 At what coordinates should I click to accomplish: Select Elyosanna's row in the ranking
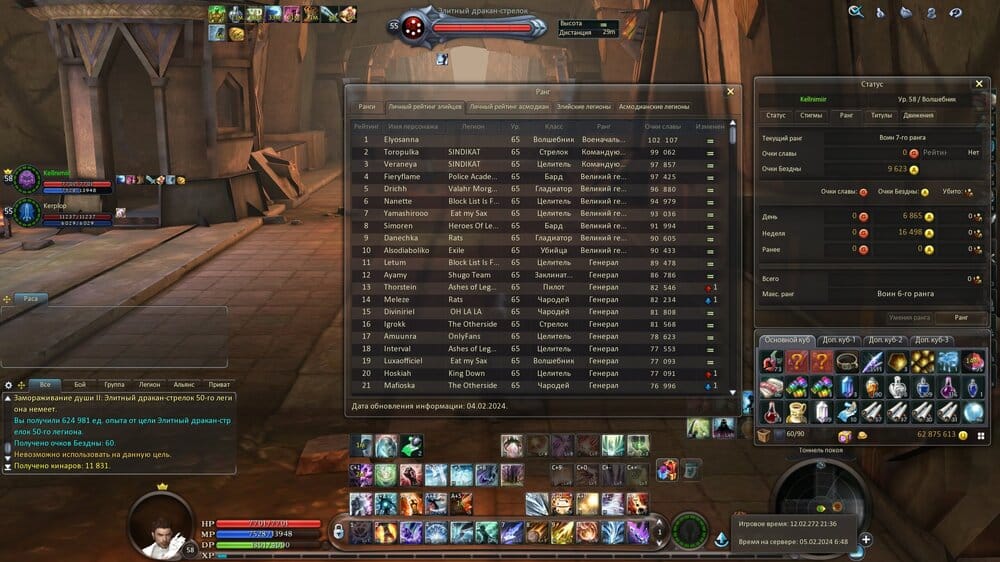tap(540, 139)
